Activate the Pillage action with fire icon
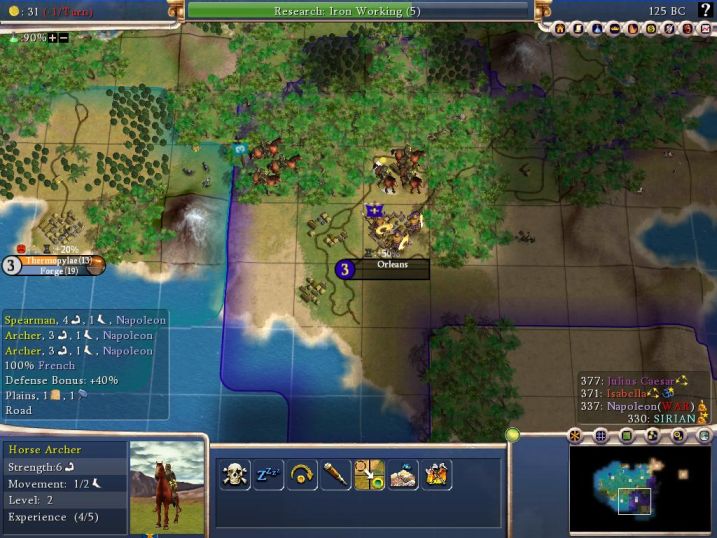717x538 pixels. [437, 474]
